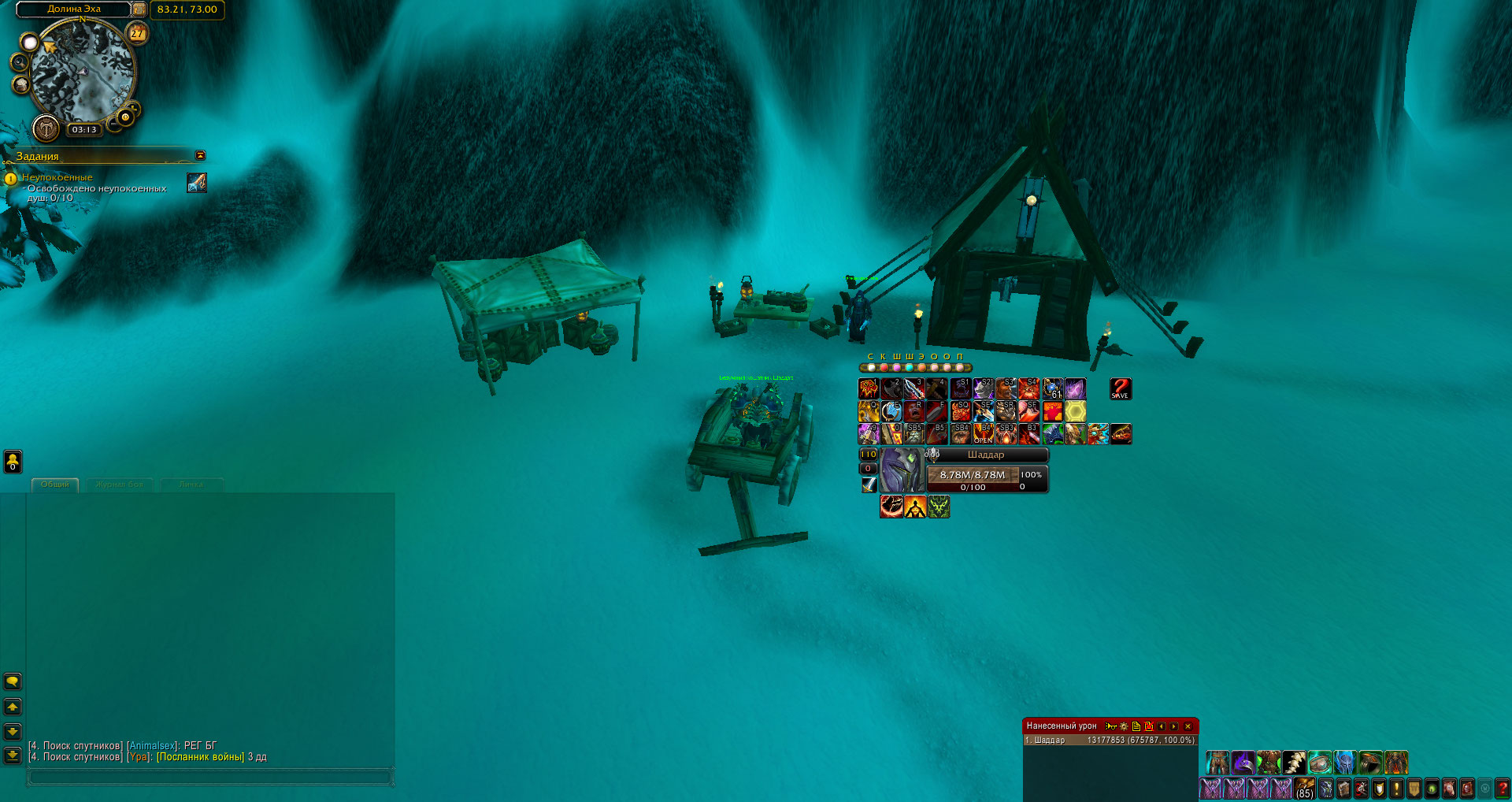The width and height of the screenshot is (1512, 802).
Task: Click the chat input field
Action: 209,778
